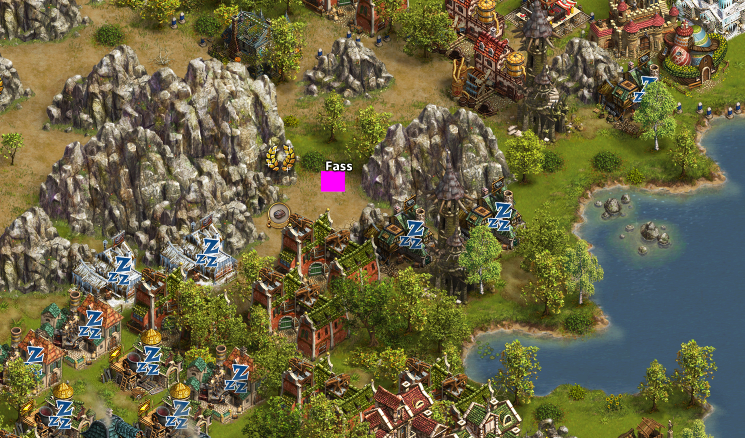Click the magenta Fass marker

click(333, 181)
